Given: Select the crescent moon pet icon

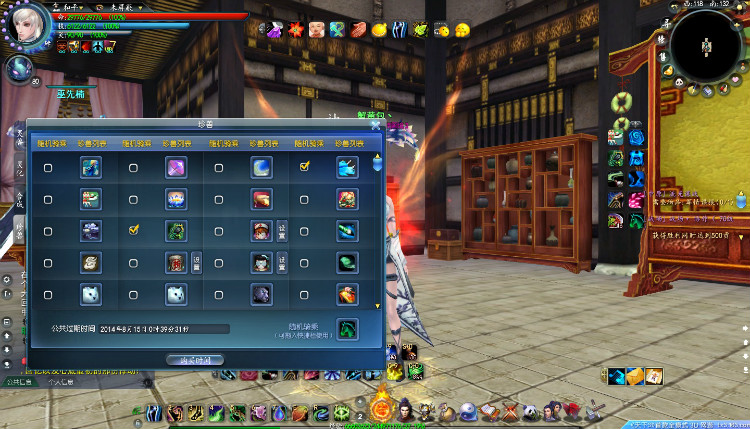Looking at the screenshot, I should [x=262, y=168].
